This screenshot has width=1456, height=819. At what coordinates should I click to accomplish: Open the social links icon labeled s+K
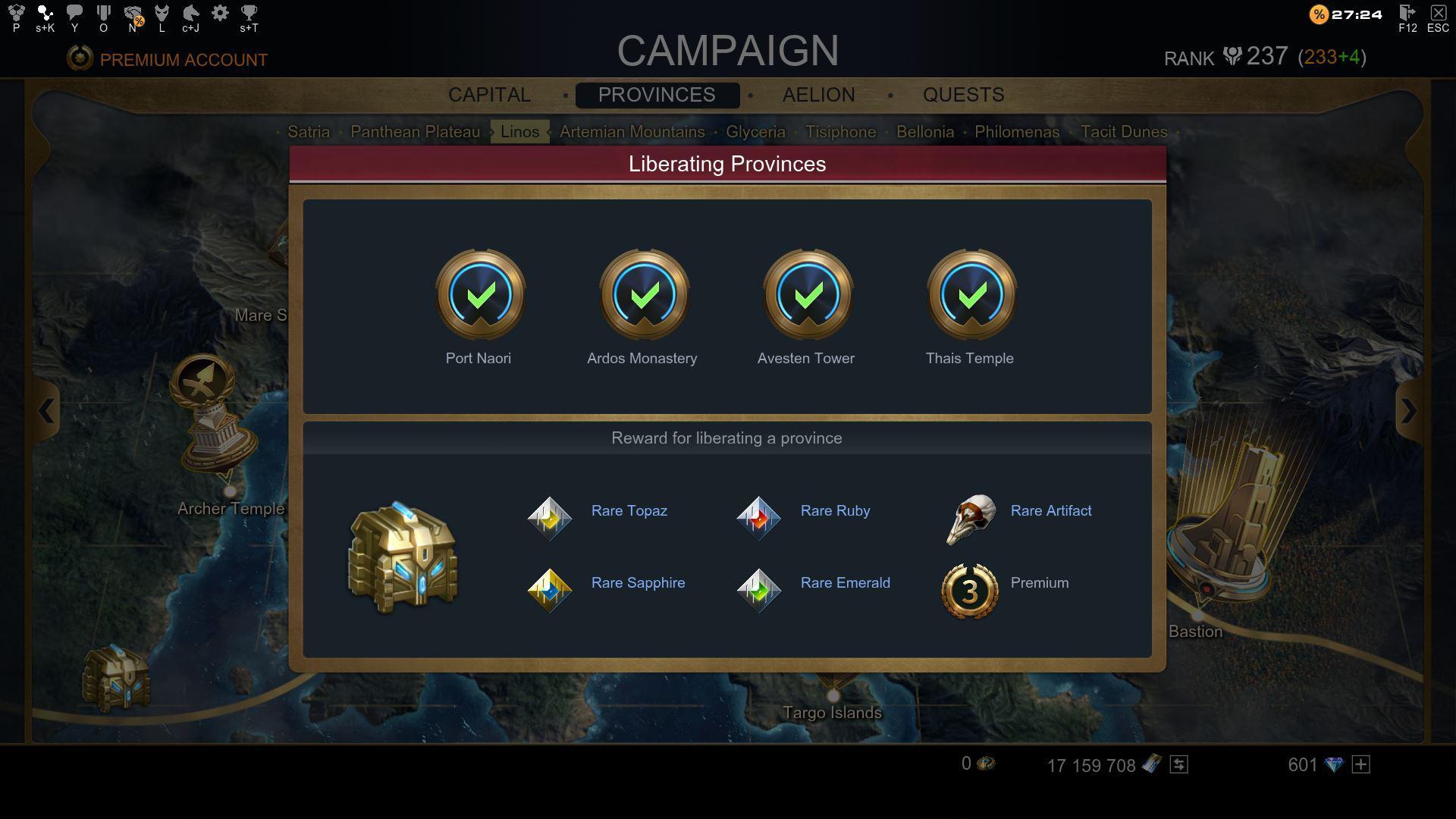[44, 11]
